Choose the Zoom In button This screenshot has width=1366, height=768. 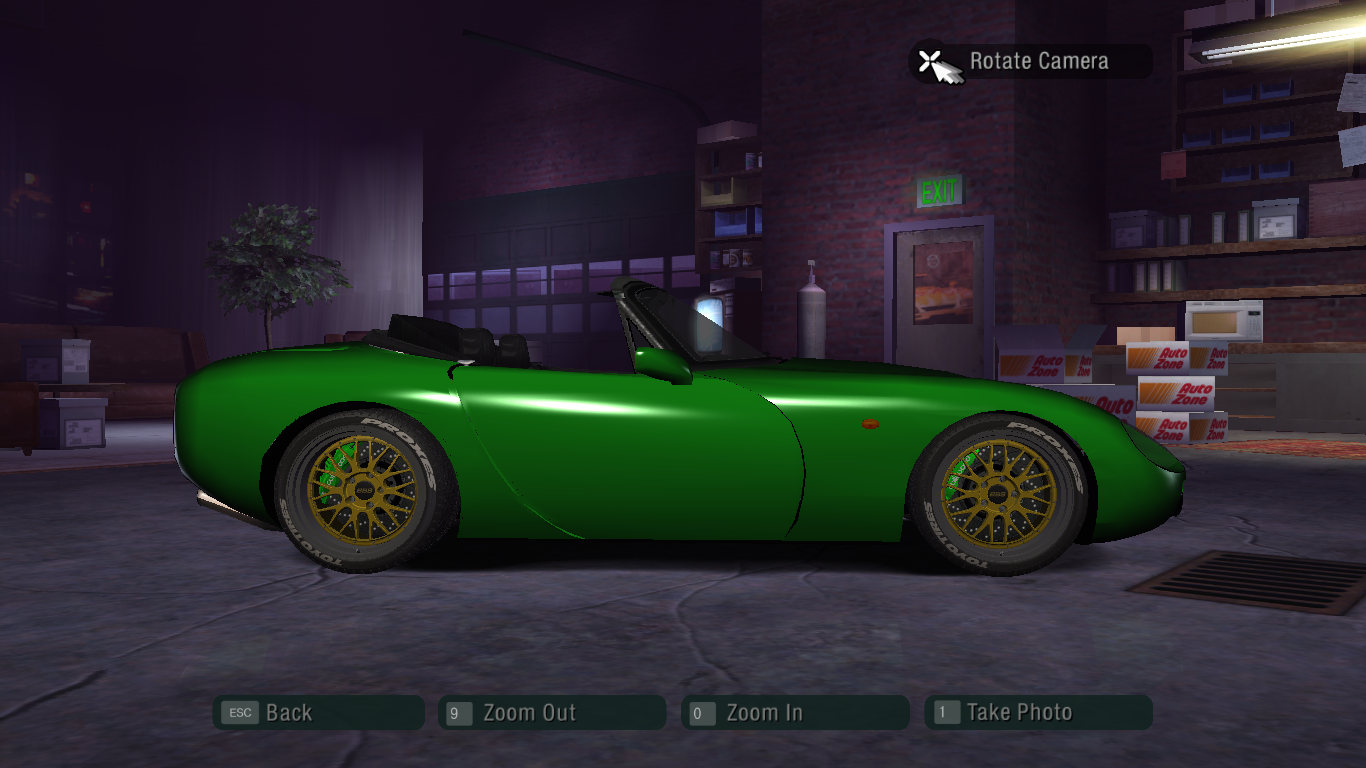click(x=795, y=713)
